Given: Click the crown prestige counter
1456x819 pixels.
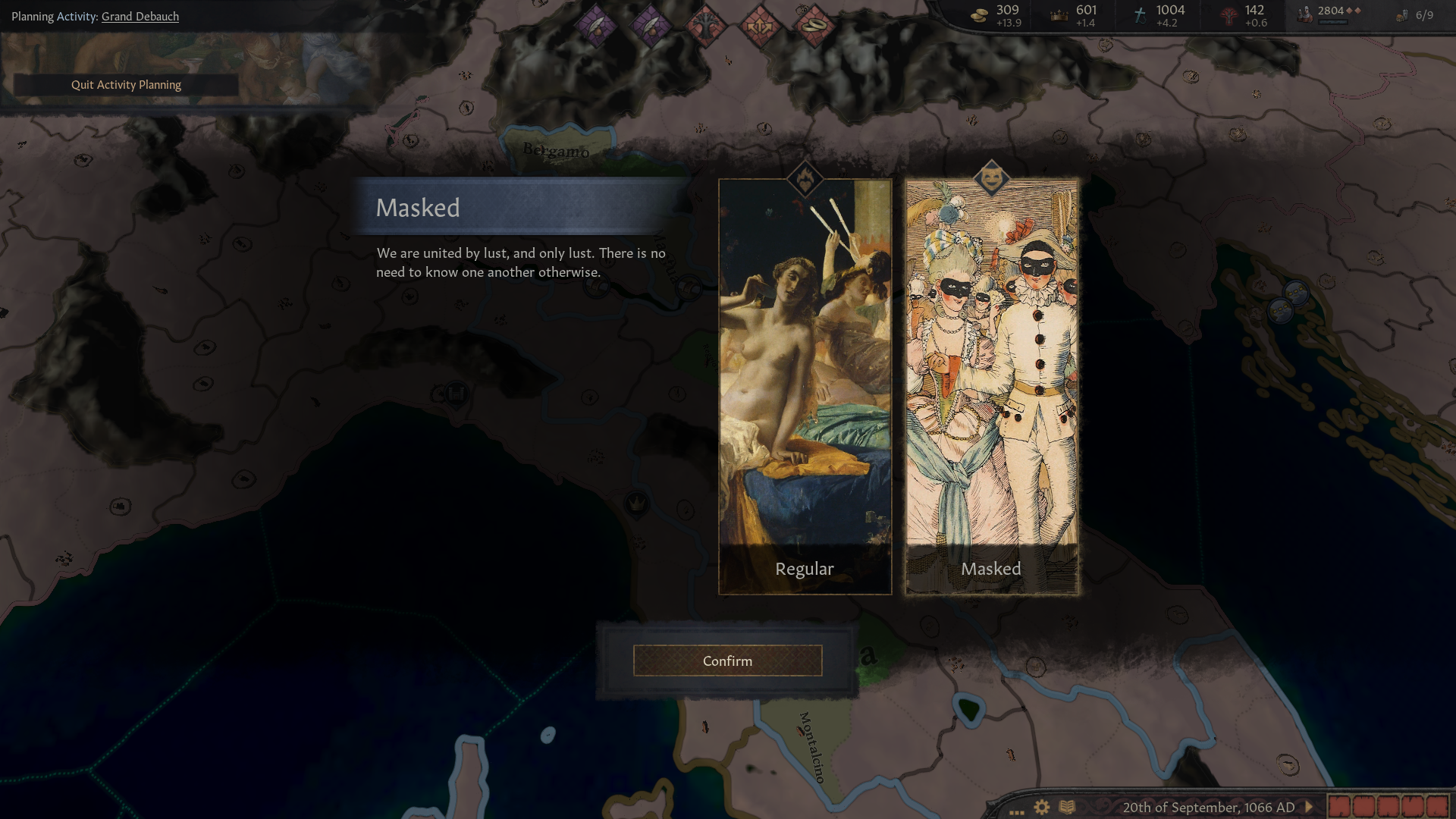Looking at the screenshot, I should (1075, 15).
